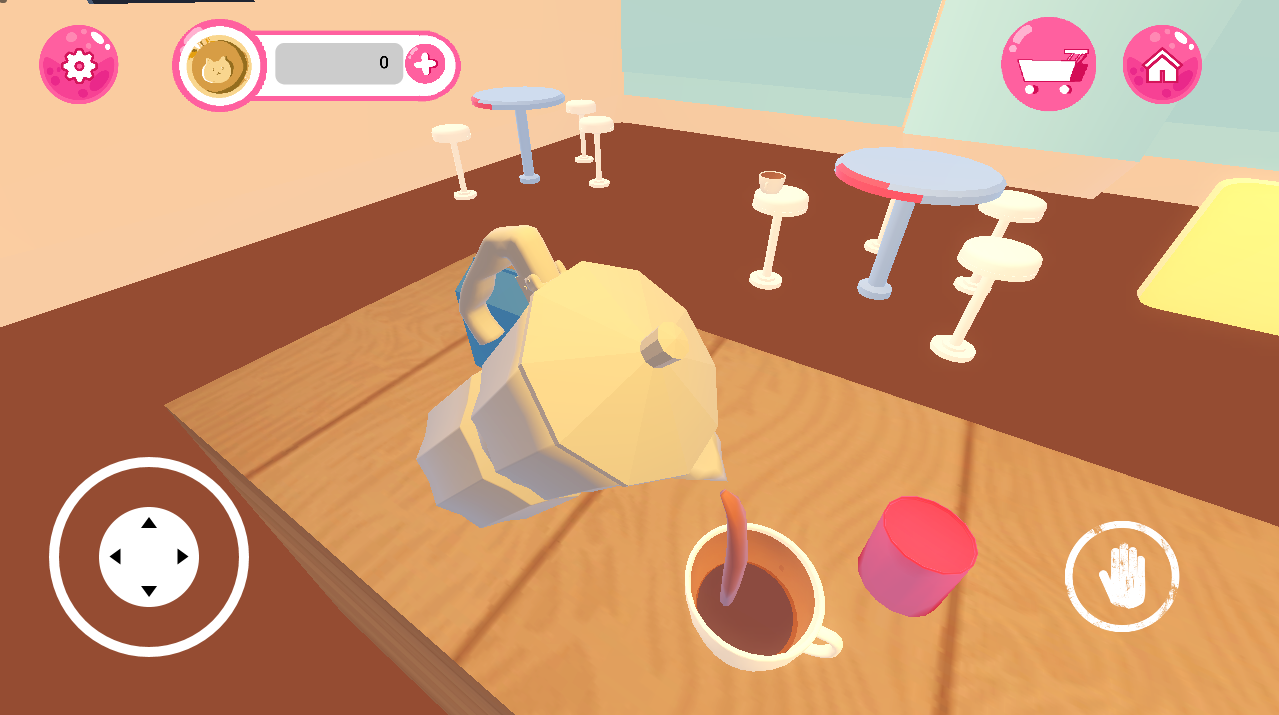Tap the joystick's up arrow
Screen dimensions: 1279x715
point(149,523)
